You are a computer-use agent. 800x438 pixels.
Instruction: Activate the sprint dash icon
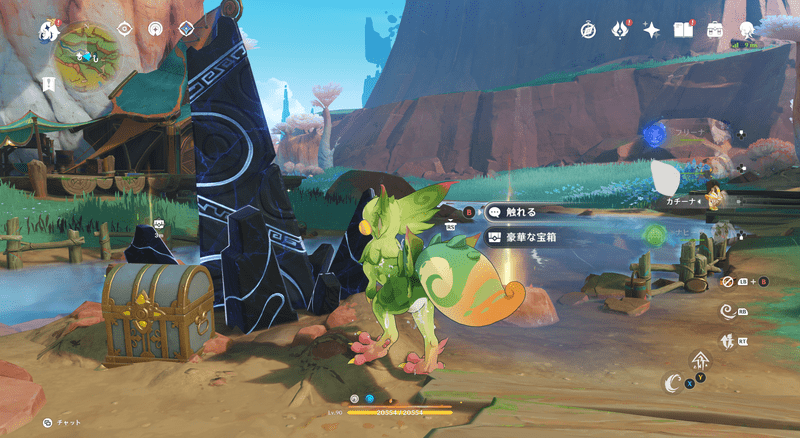click(x=728, y=341)
